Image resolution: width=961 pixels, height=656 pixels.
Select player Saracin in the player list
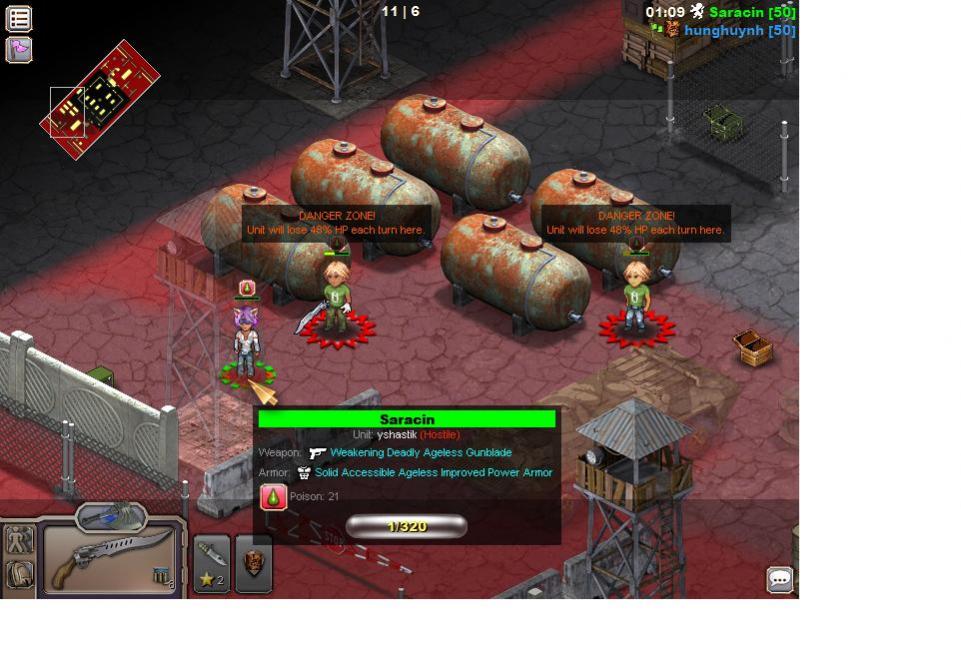751,12
